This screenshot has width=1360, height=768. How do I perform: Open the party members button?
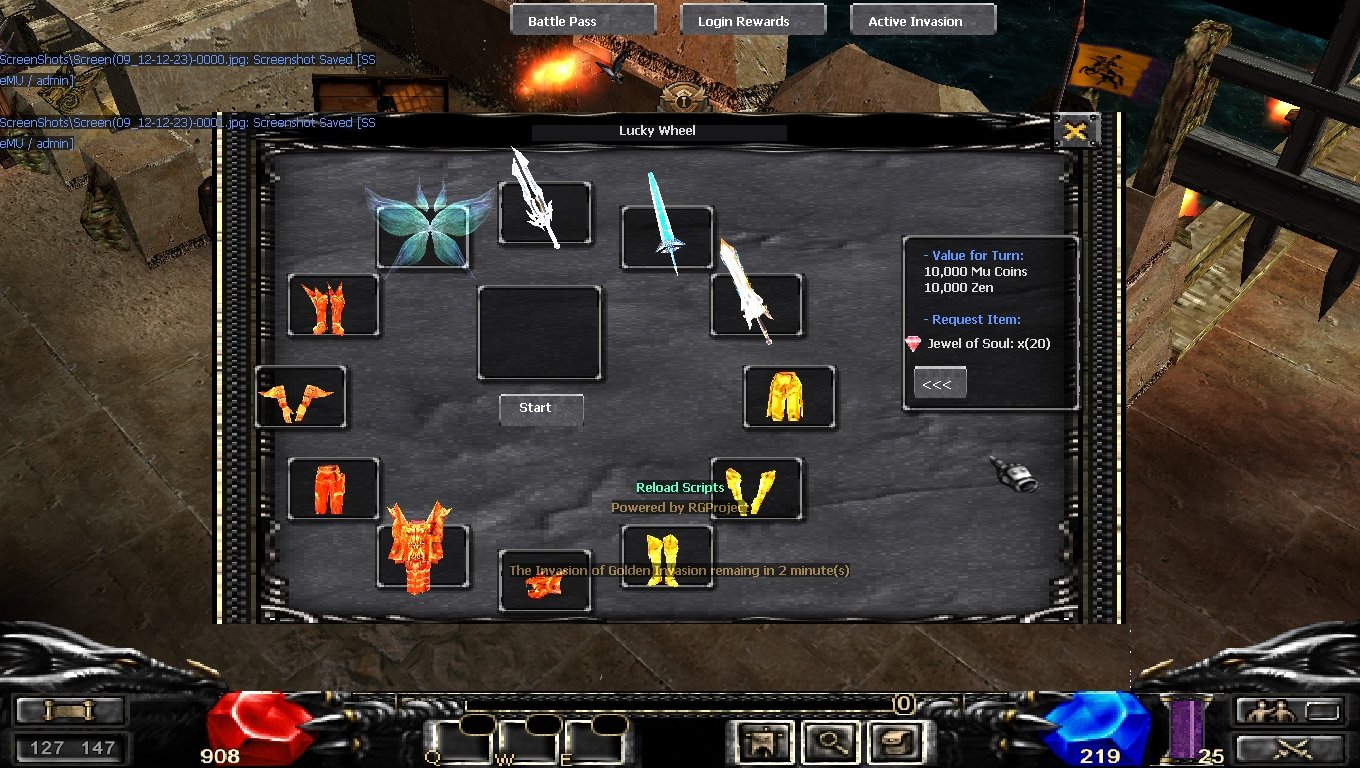1289,711
